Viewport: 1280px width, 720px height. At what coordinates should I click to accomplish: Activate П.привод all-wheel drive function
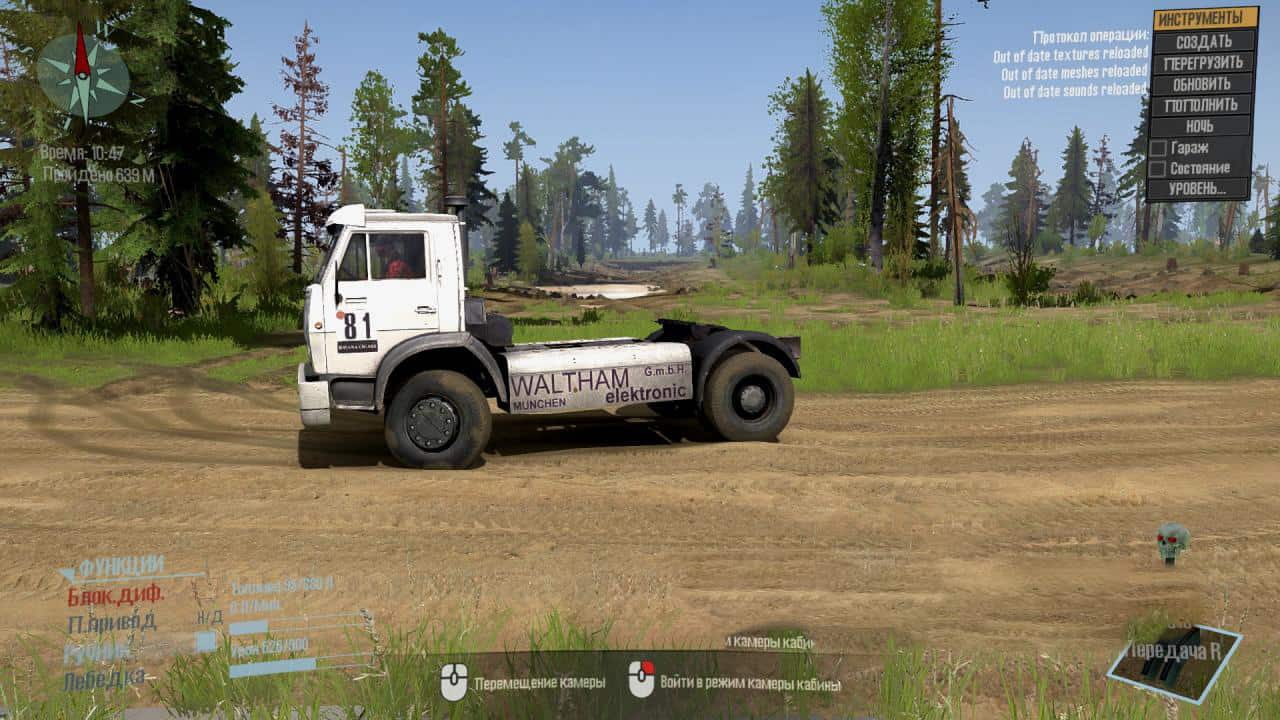(x=112, y=623)
